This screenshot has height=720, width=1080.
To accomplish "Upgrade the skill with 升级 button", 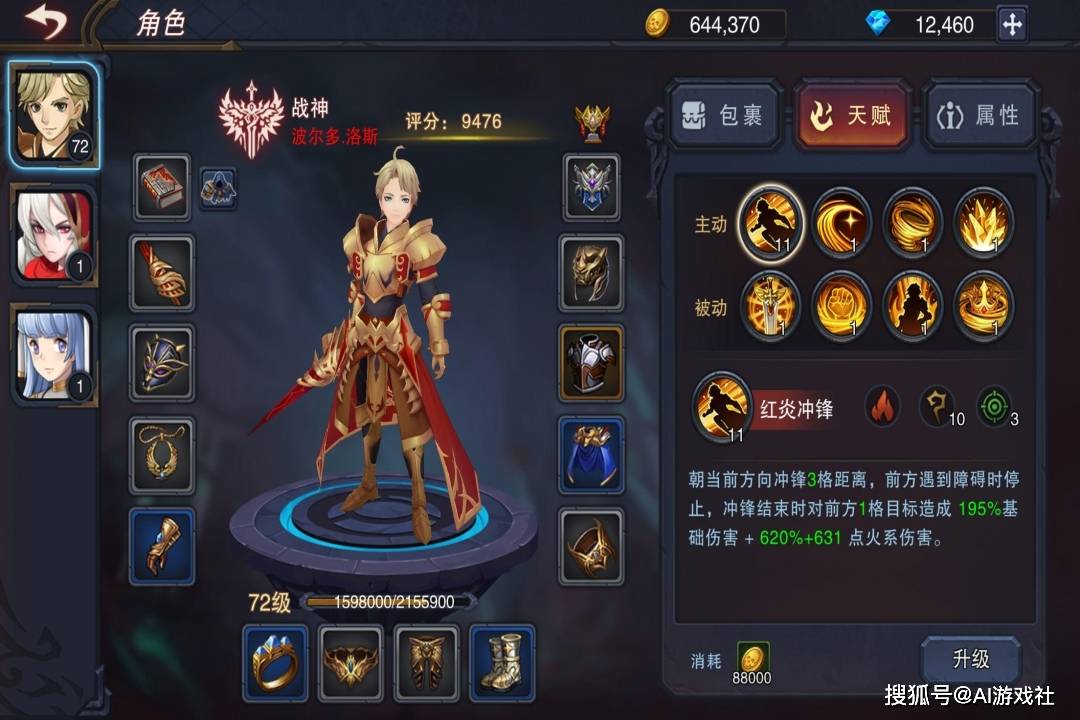I will click(969, 659).
